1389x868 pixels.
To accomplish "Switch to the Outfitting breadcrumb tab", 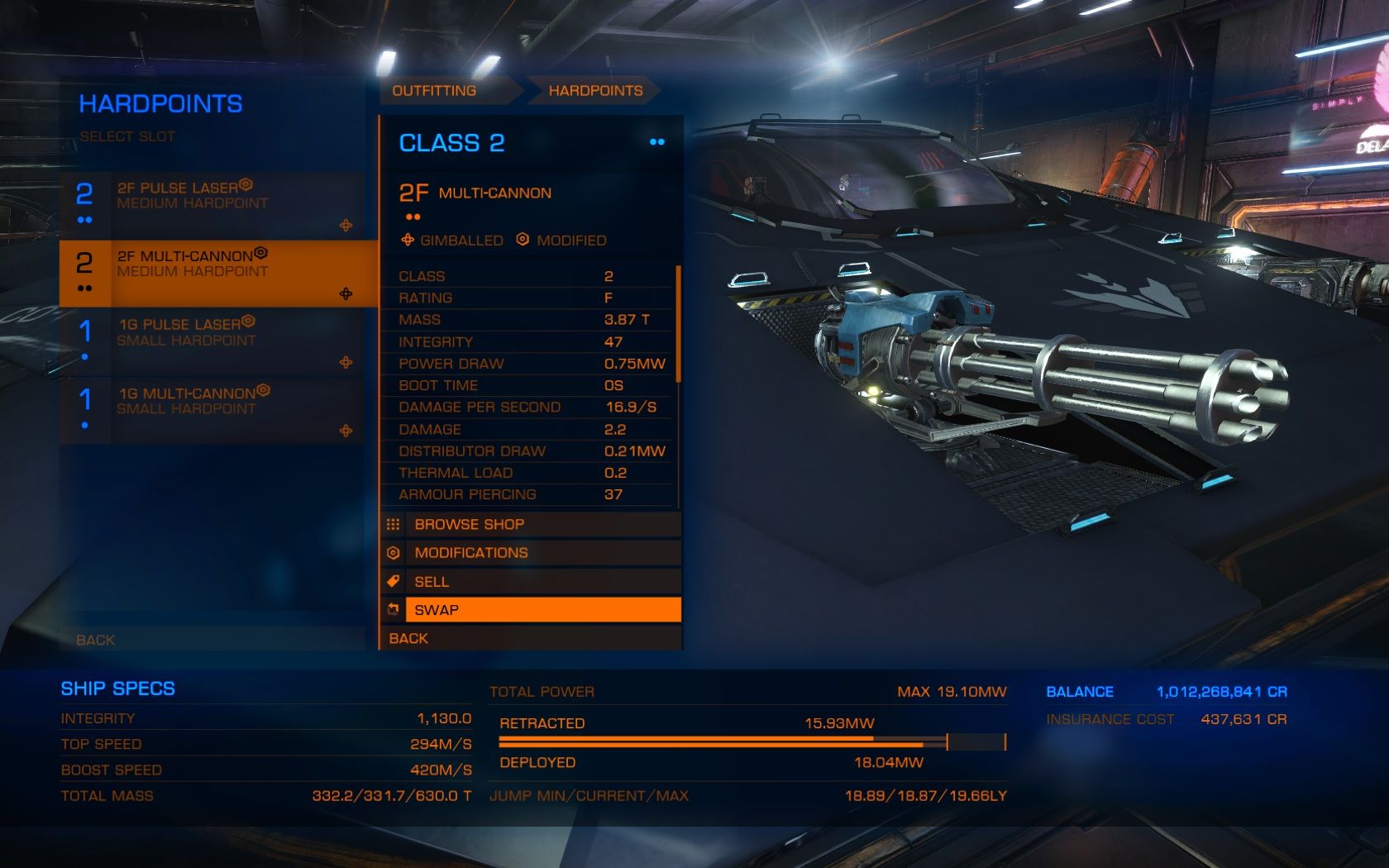I will click(435, 91).
